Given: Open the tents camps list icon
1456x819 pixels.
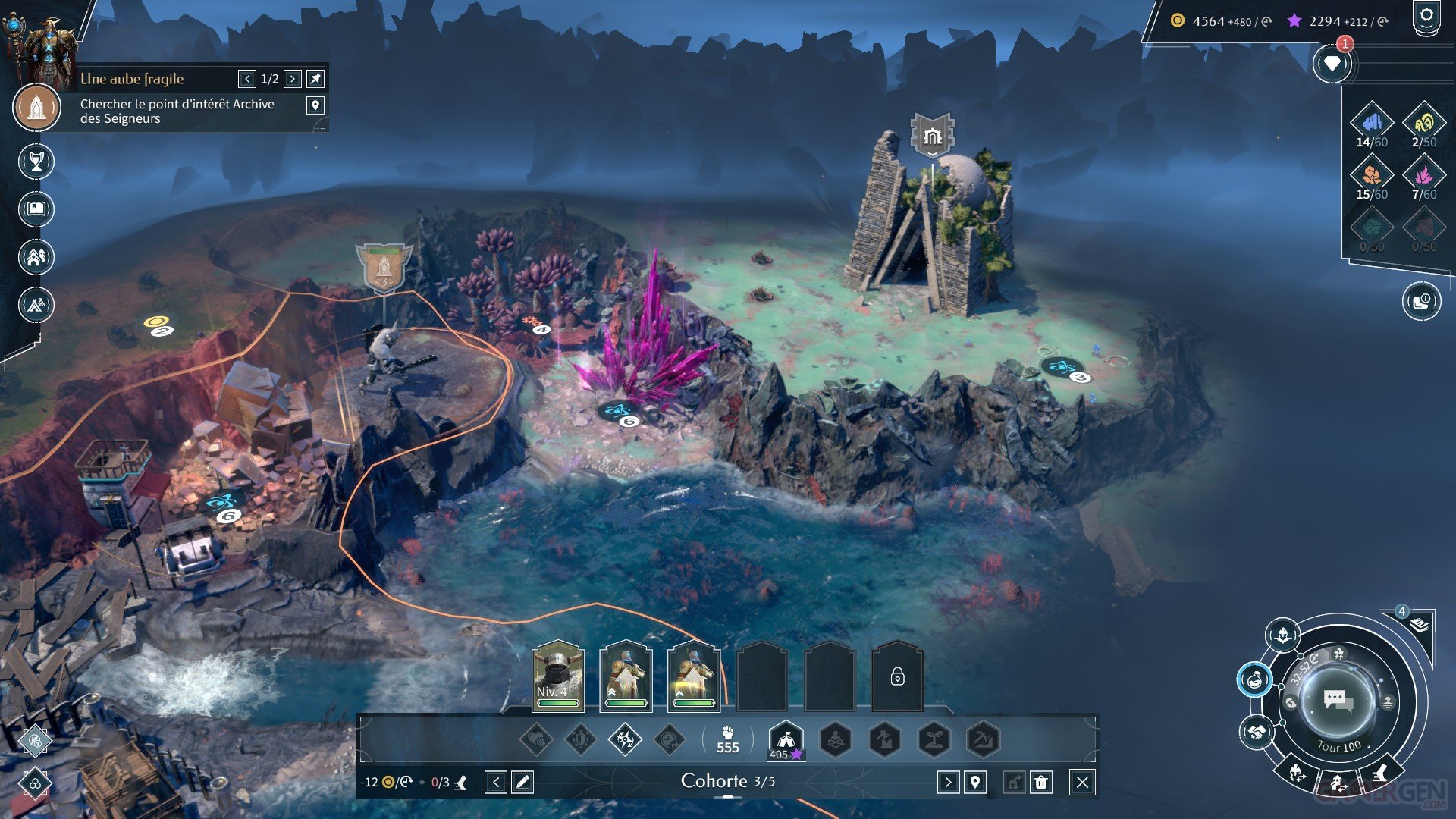Looking at the screenshot, I should [36, 305].
